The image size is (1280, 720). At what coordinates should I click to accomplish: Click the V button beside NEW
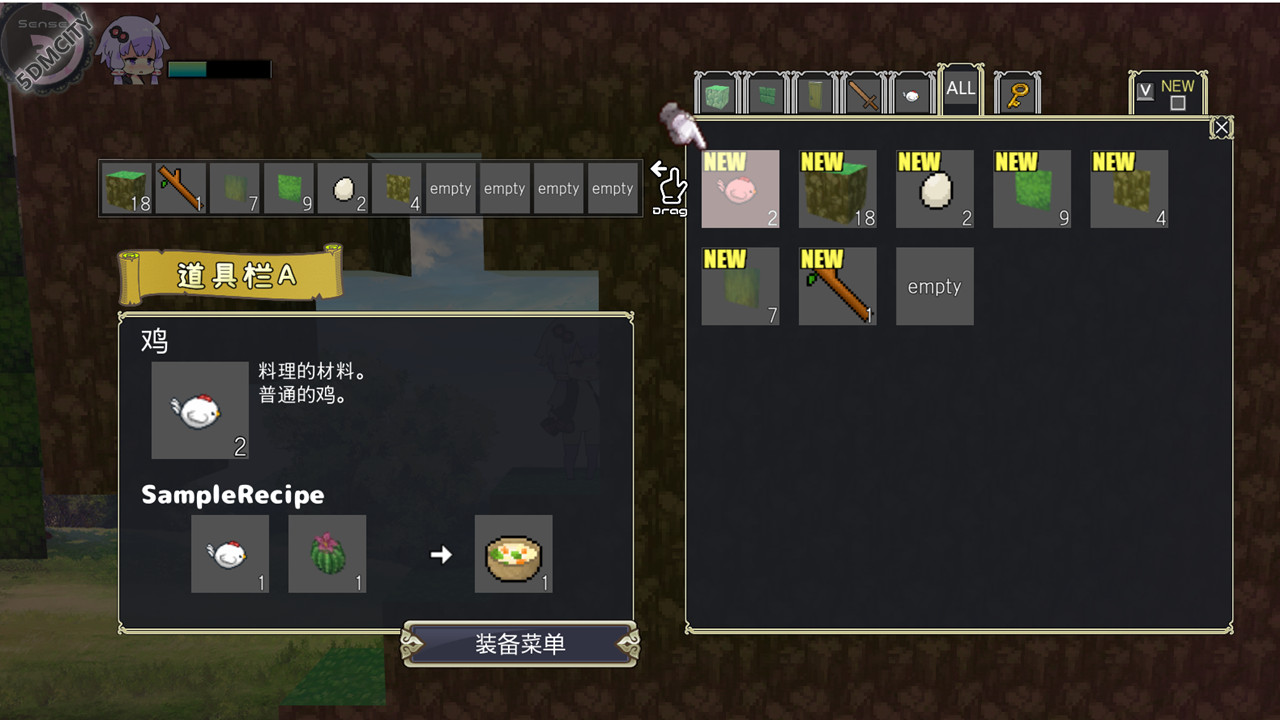pos(1146,91)
